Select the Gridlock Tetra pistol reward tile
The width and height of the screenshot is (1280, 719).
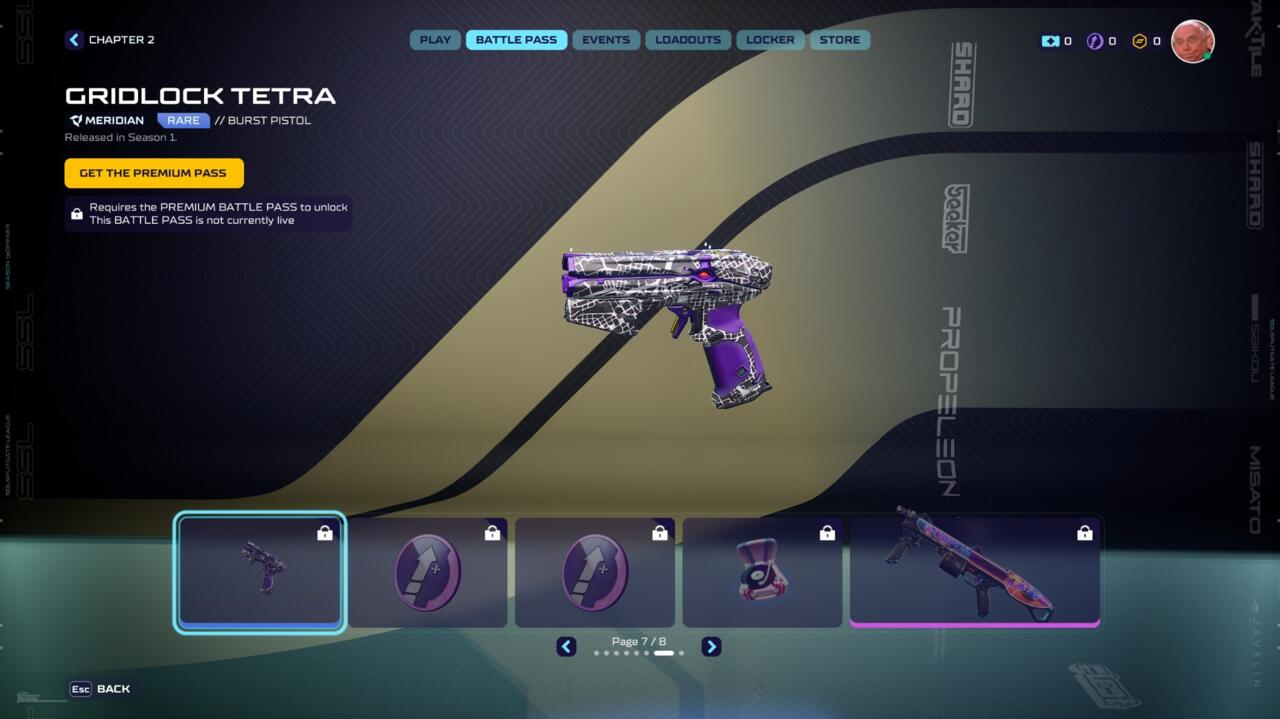(260, 572)
